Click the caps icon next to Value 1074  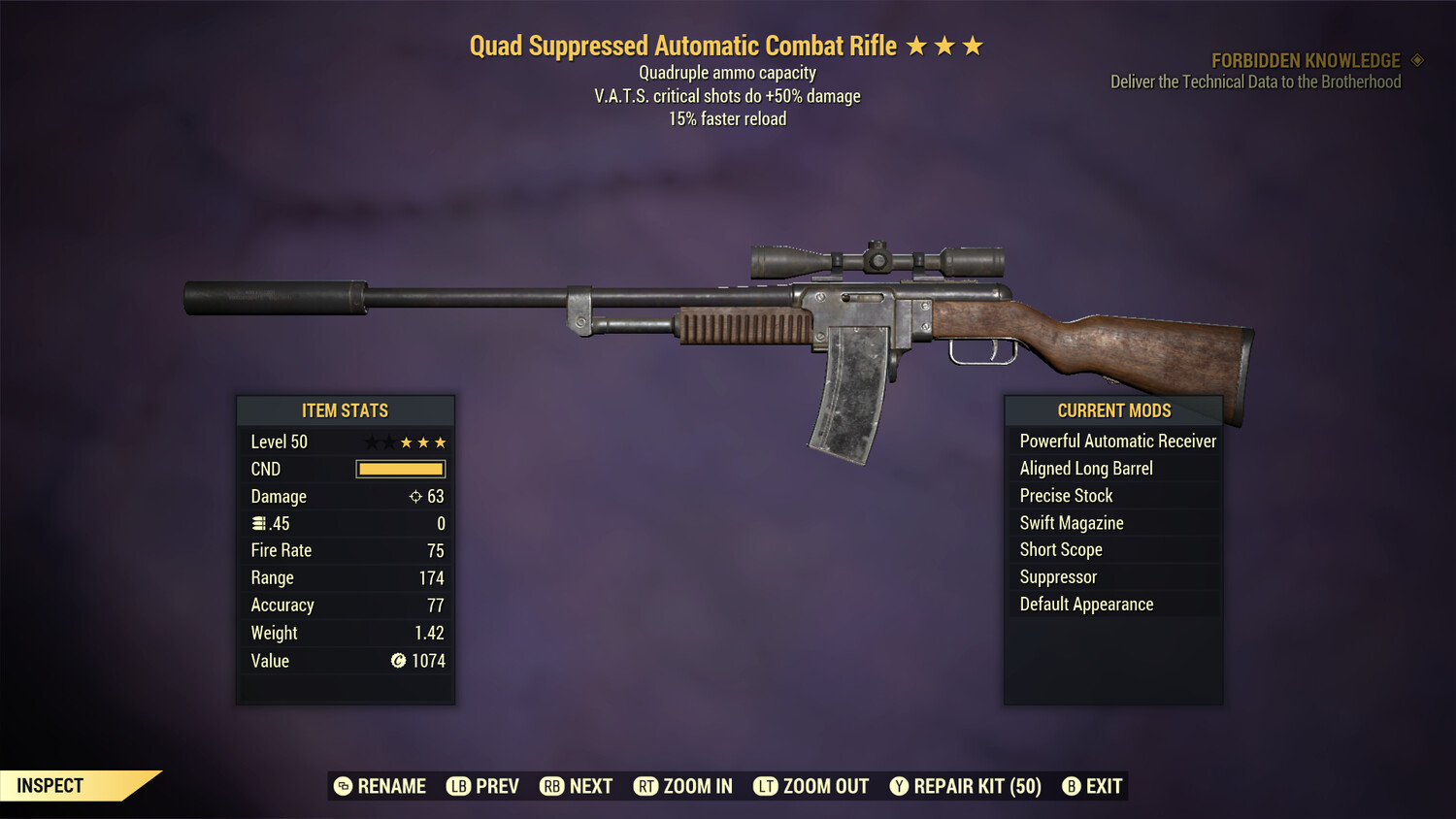point(397,661)
